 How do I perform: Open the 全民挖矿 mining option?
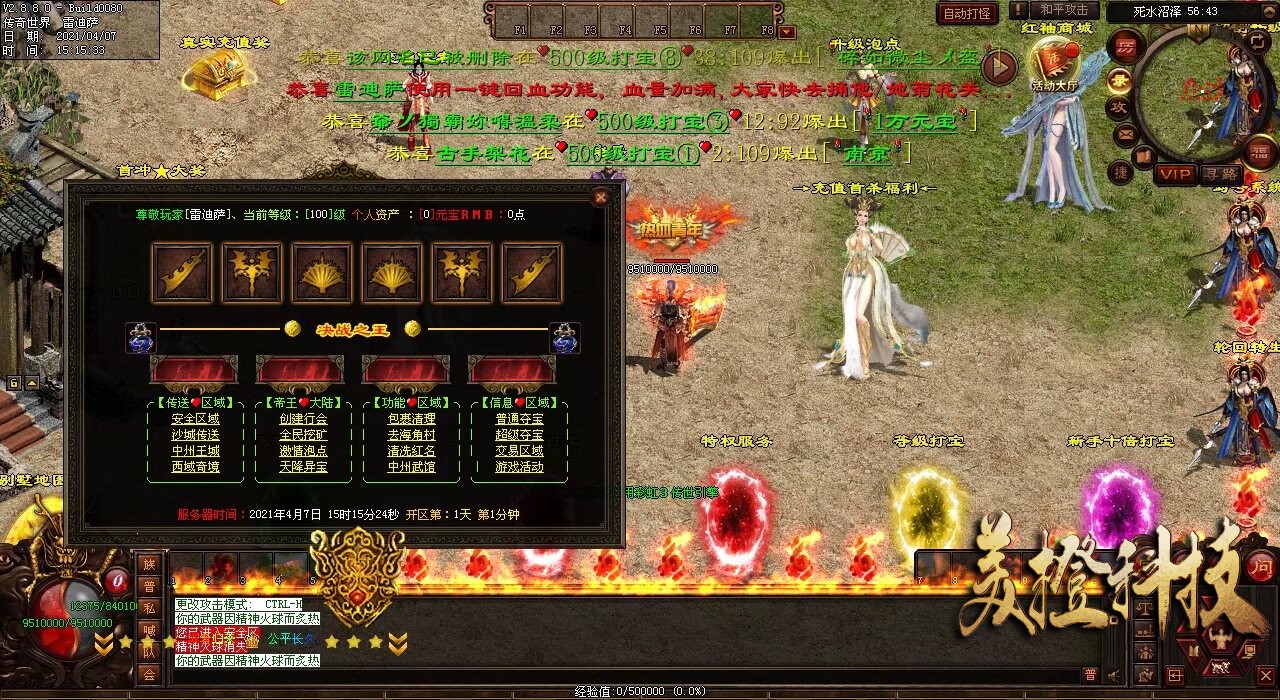tap(303, 435)
